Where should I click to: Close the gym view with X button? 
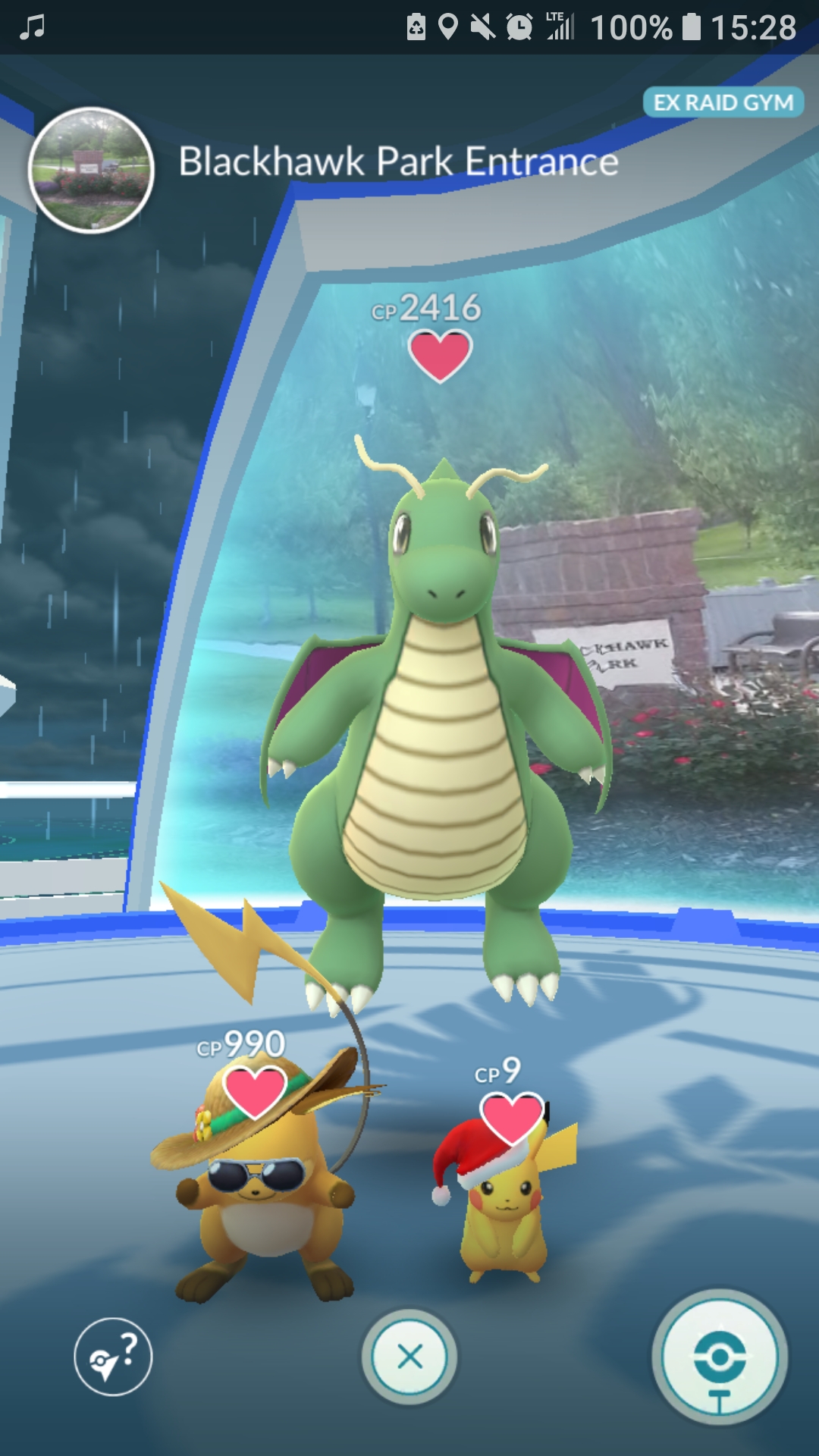tap(409, 1357)
